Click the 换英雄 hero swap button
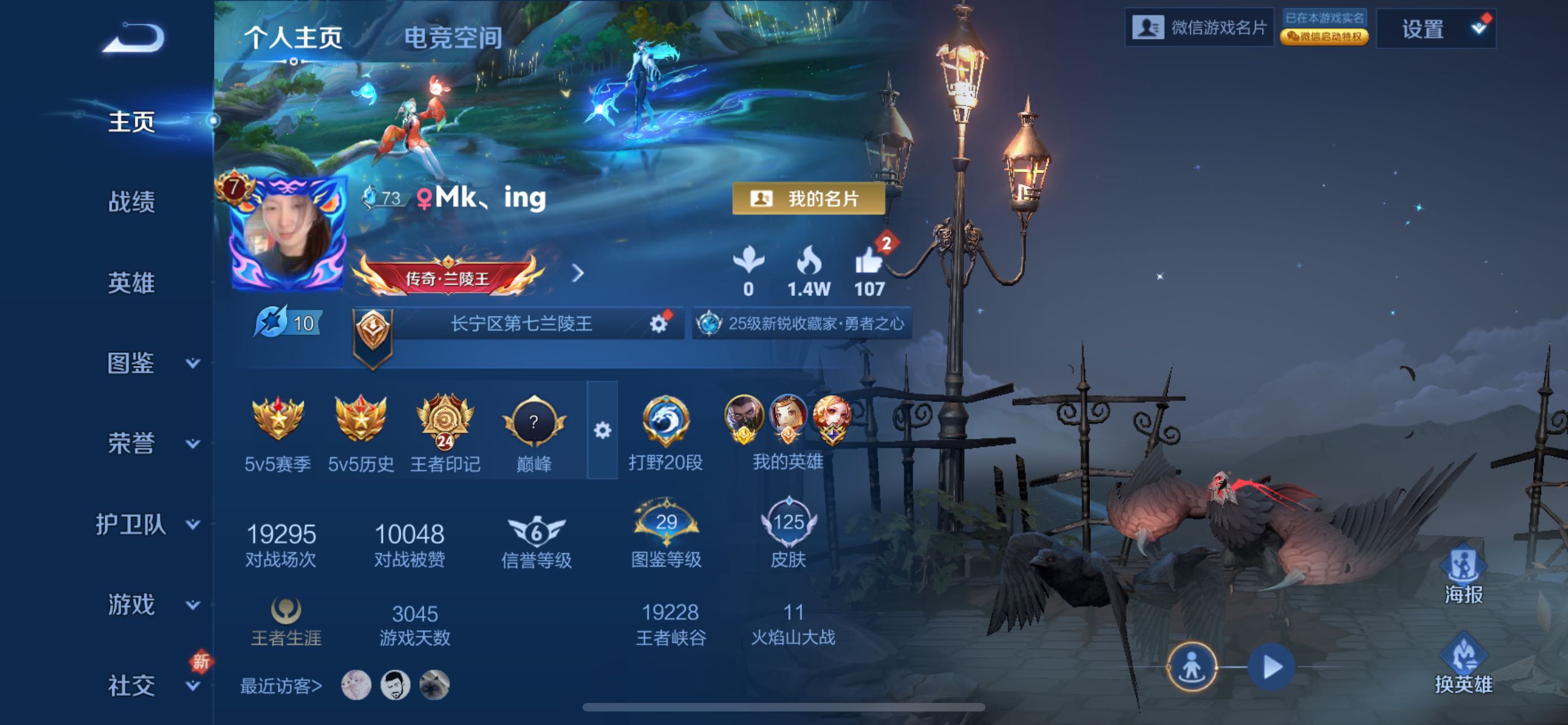1568x725 pixels. point(1464,665)
